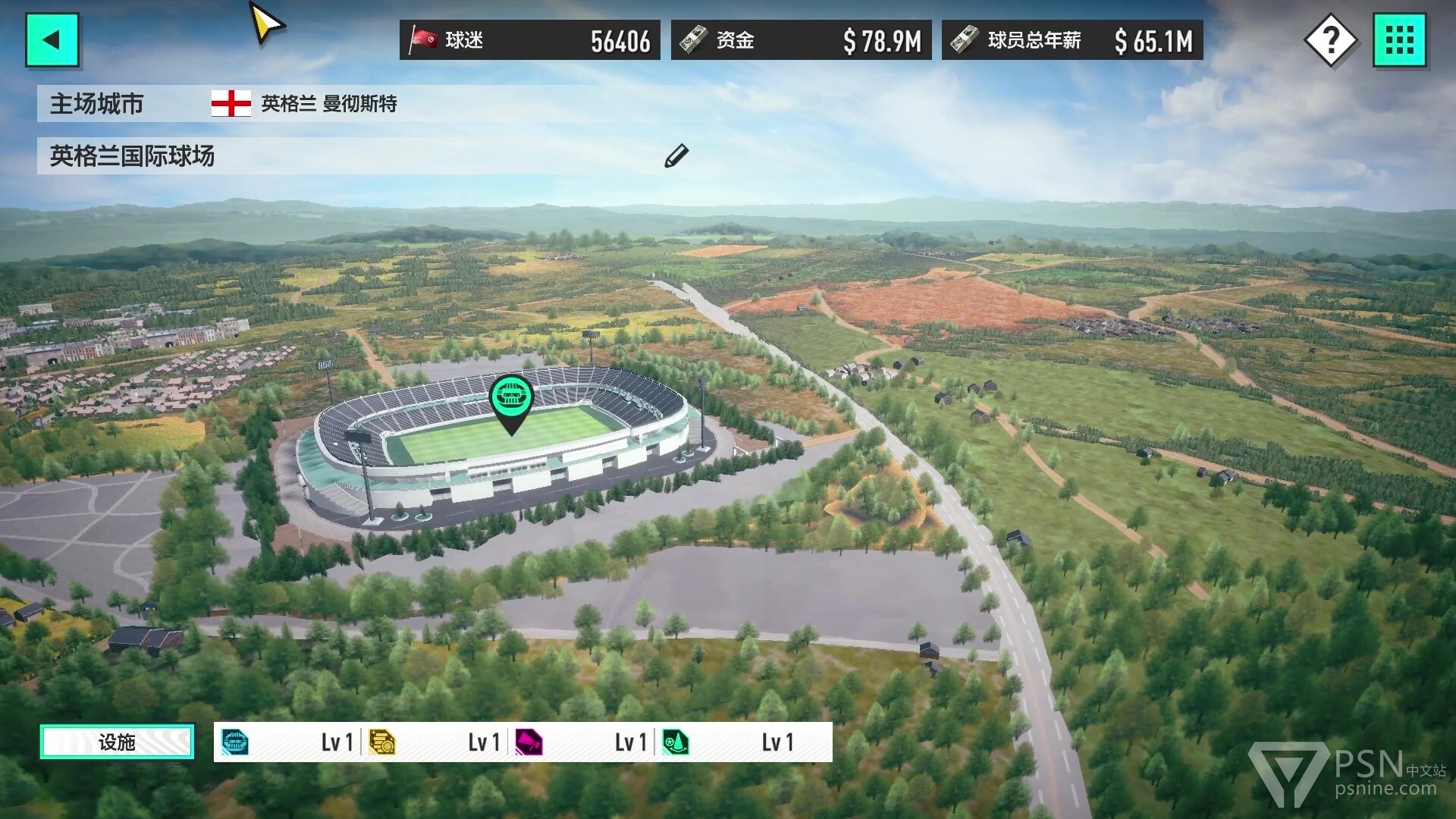Image resolution: width=1456 pixels, height=819 pixels.
Task: Click the 资金 funds panel
Action: pos(801,40)
